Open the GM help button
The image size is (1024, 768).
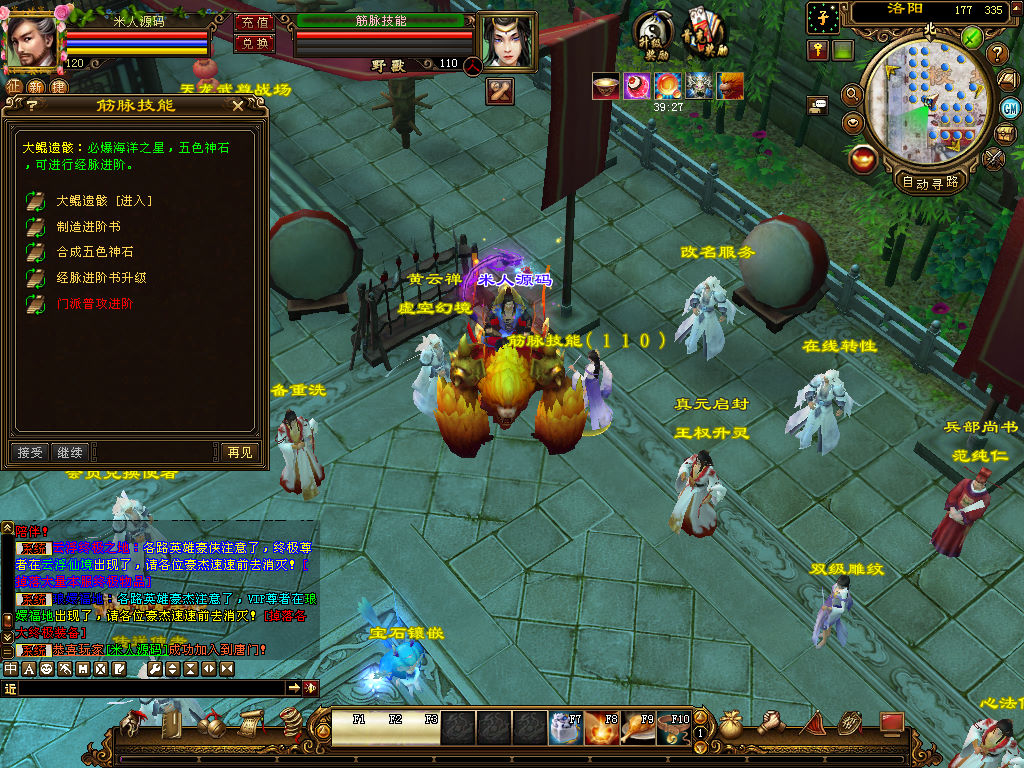pyautogui.click(x=1010, y=107)
